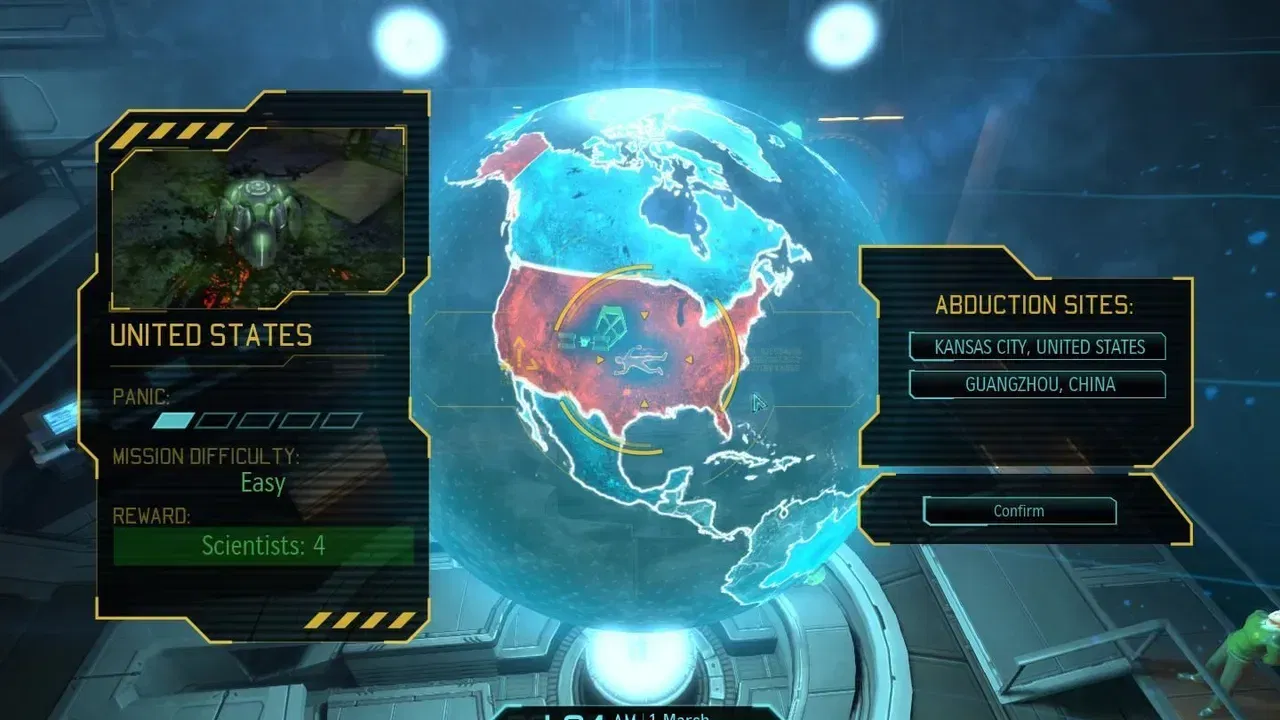
Task: Click the abduction victim outline icon on the map
Action: tap(641, 362)
